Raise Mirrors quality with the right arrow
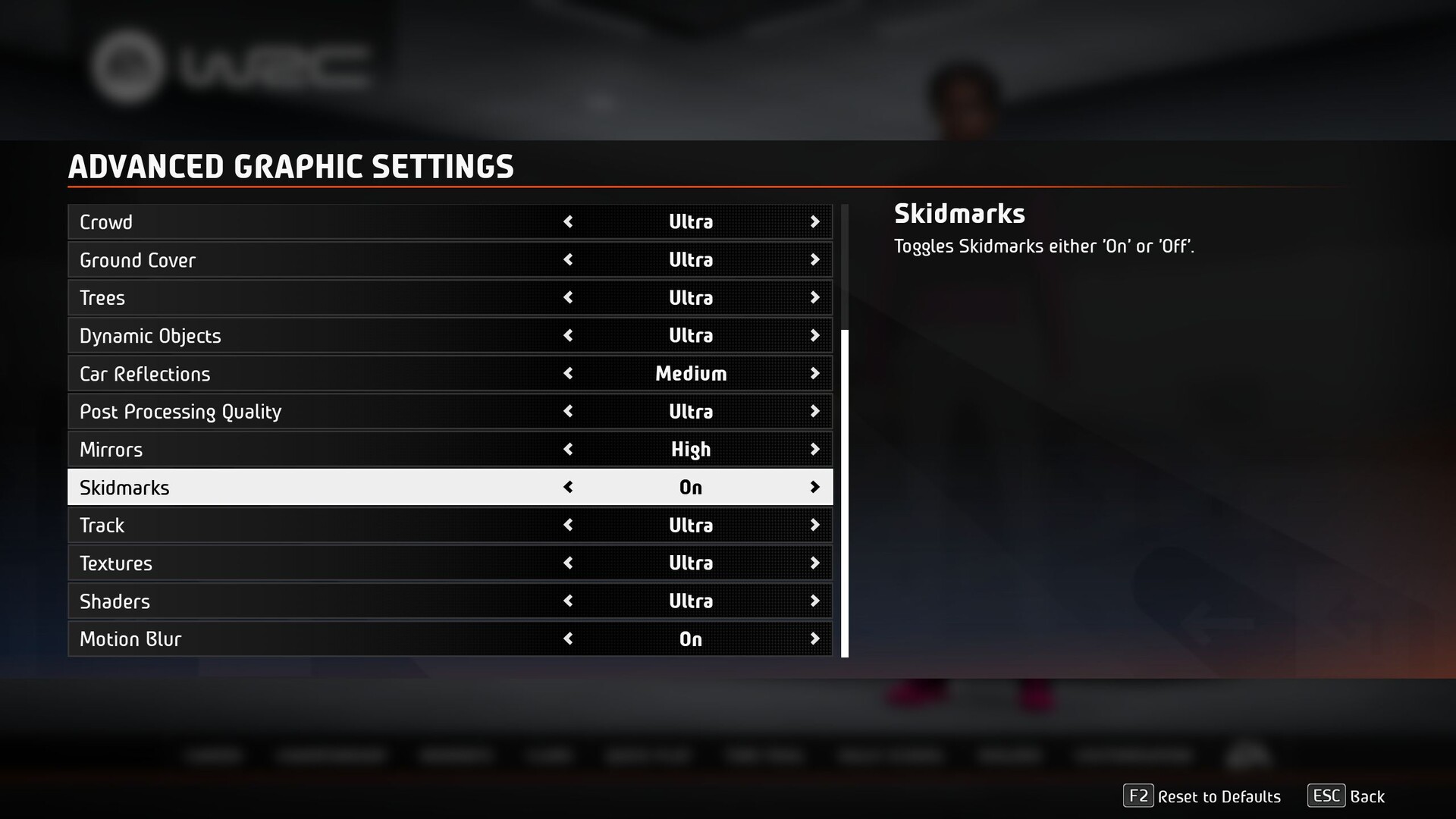 click(x=814, y=450)
